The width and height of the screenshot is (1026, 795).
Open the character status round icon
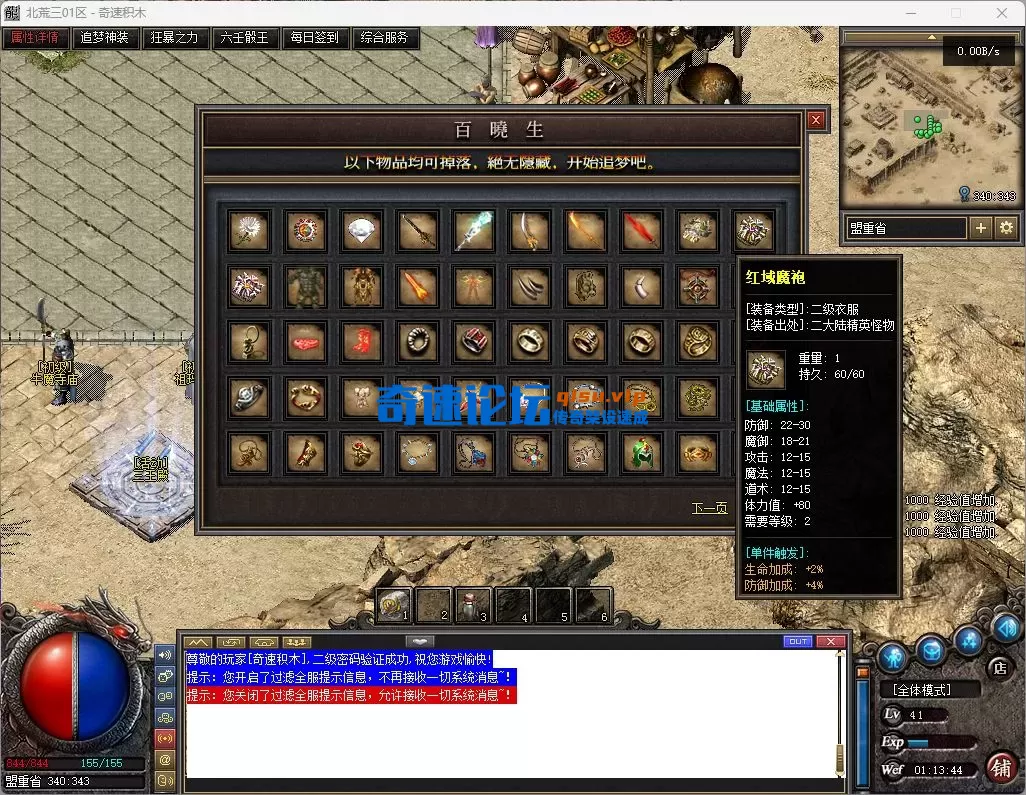coord(892,657)
